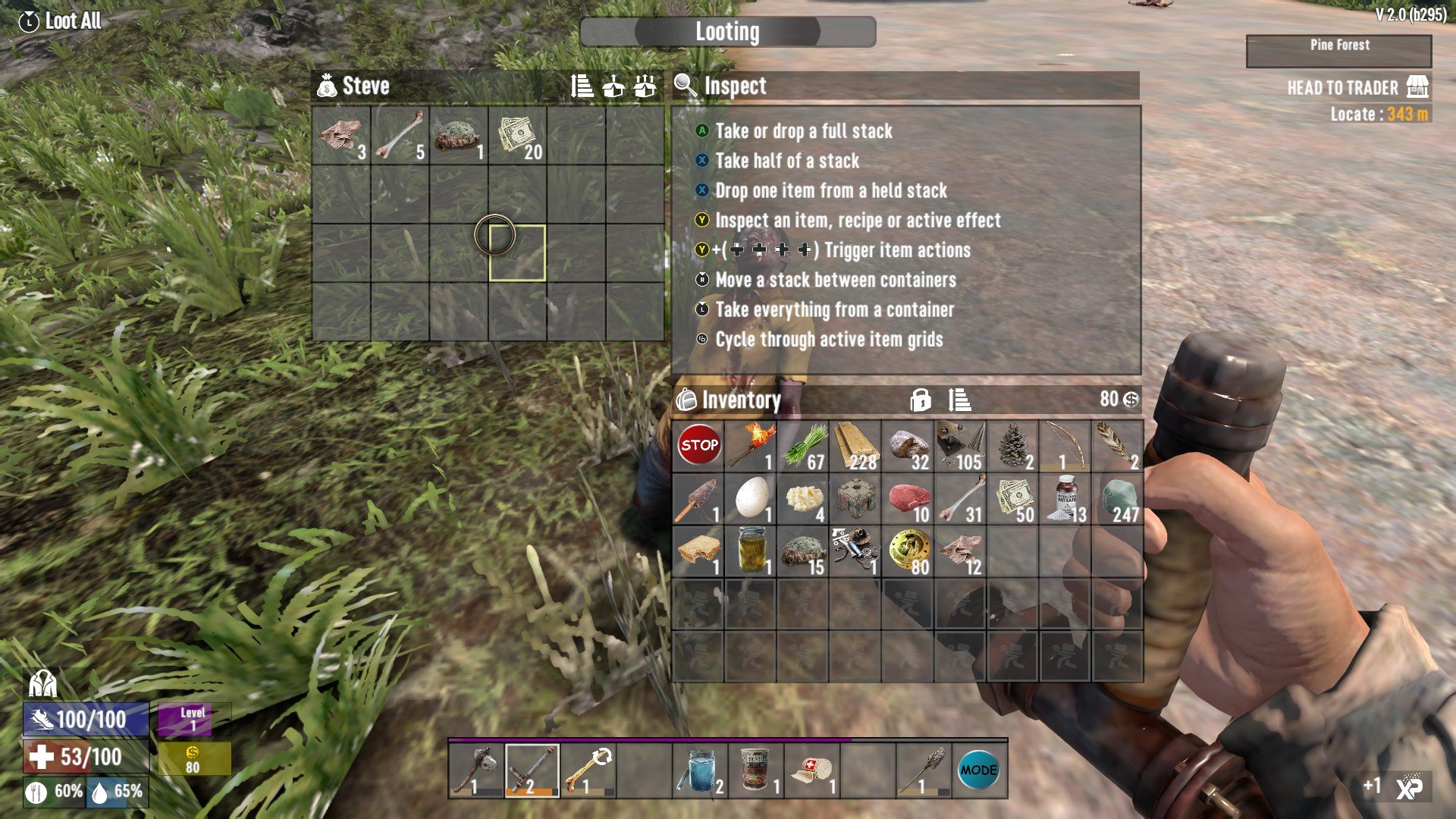
Task: Take the stack of 20 dollar bills from loot
Action: (518, 136)
